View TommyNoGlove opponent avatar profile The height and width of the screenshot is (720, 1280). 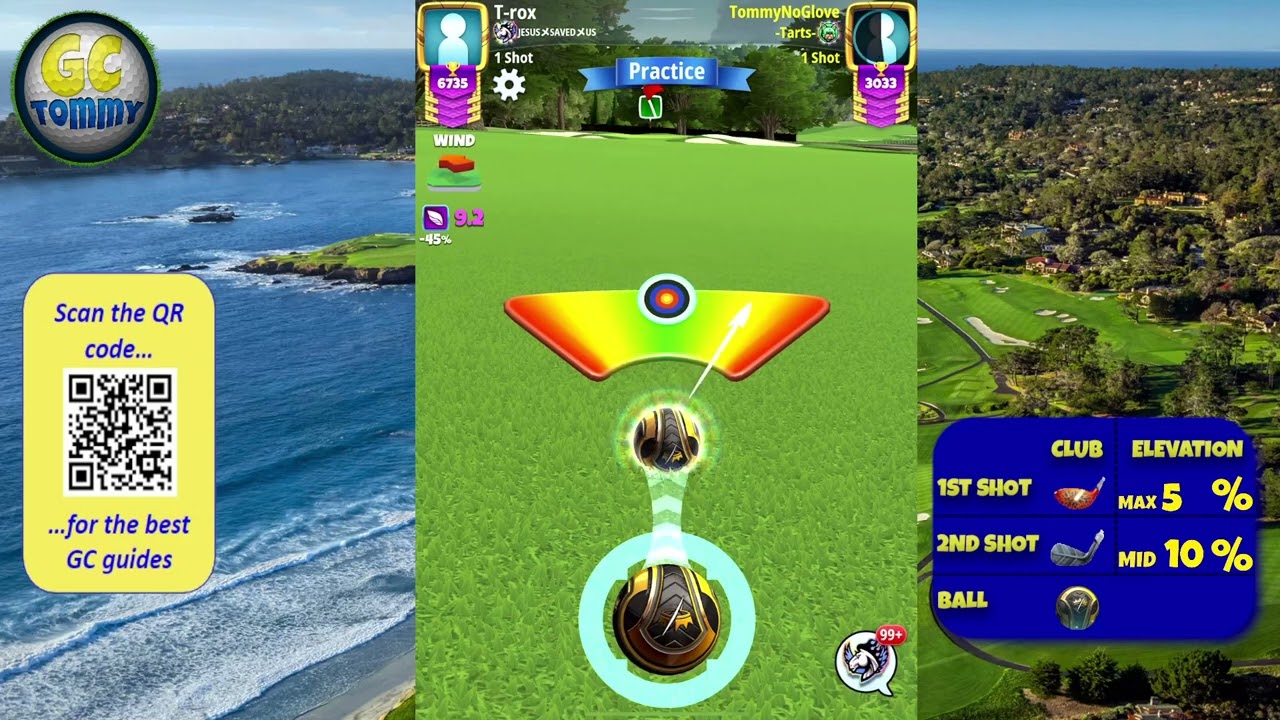880,36
